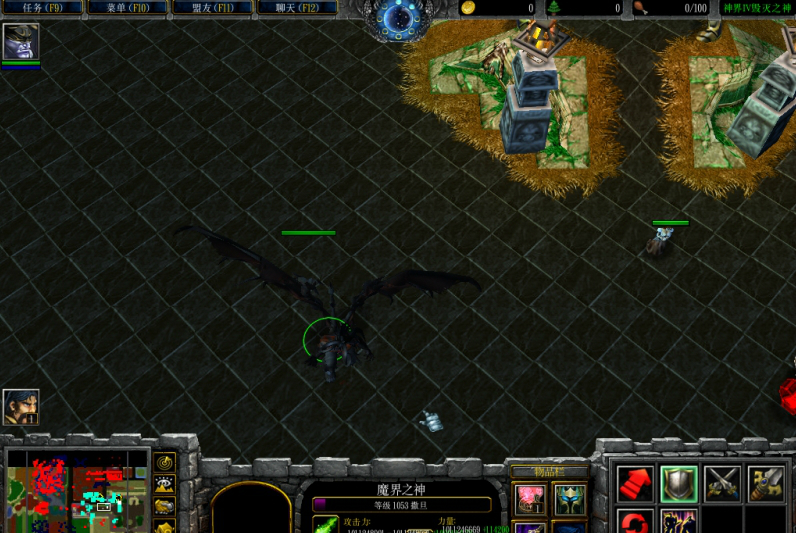Activate the red arrow Move command
This screenshot has height=533, width=796.
click(x=634, y=484)
